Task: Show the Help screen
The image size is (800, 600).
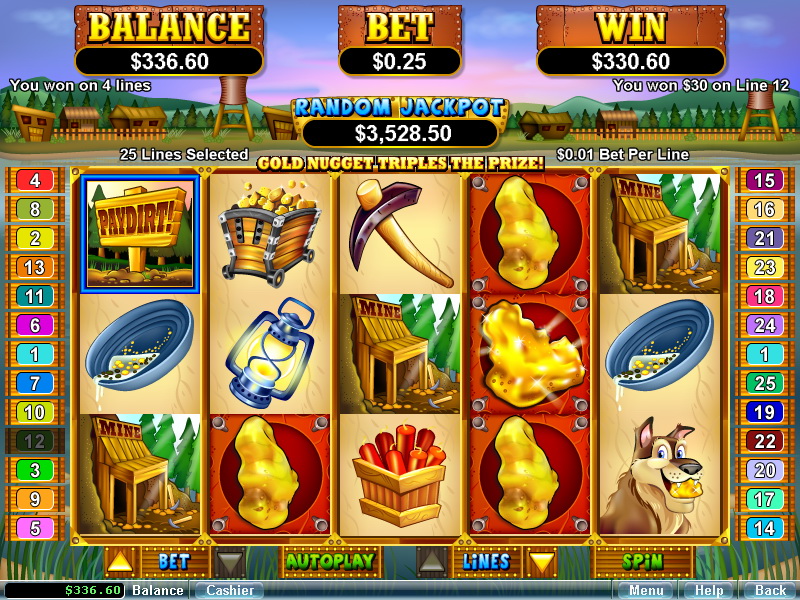Action: [x=709, y=590]
